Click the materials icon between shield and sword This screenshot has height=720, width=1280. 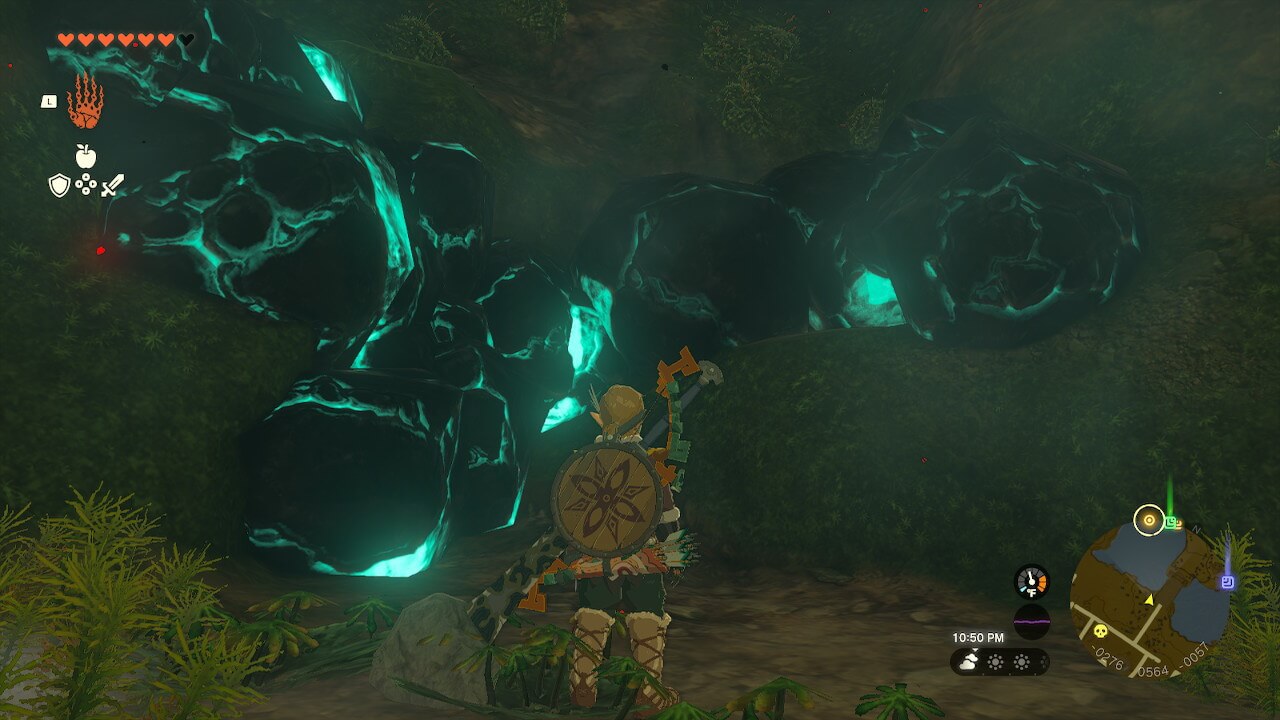86,183
